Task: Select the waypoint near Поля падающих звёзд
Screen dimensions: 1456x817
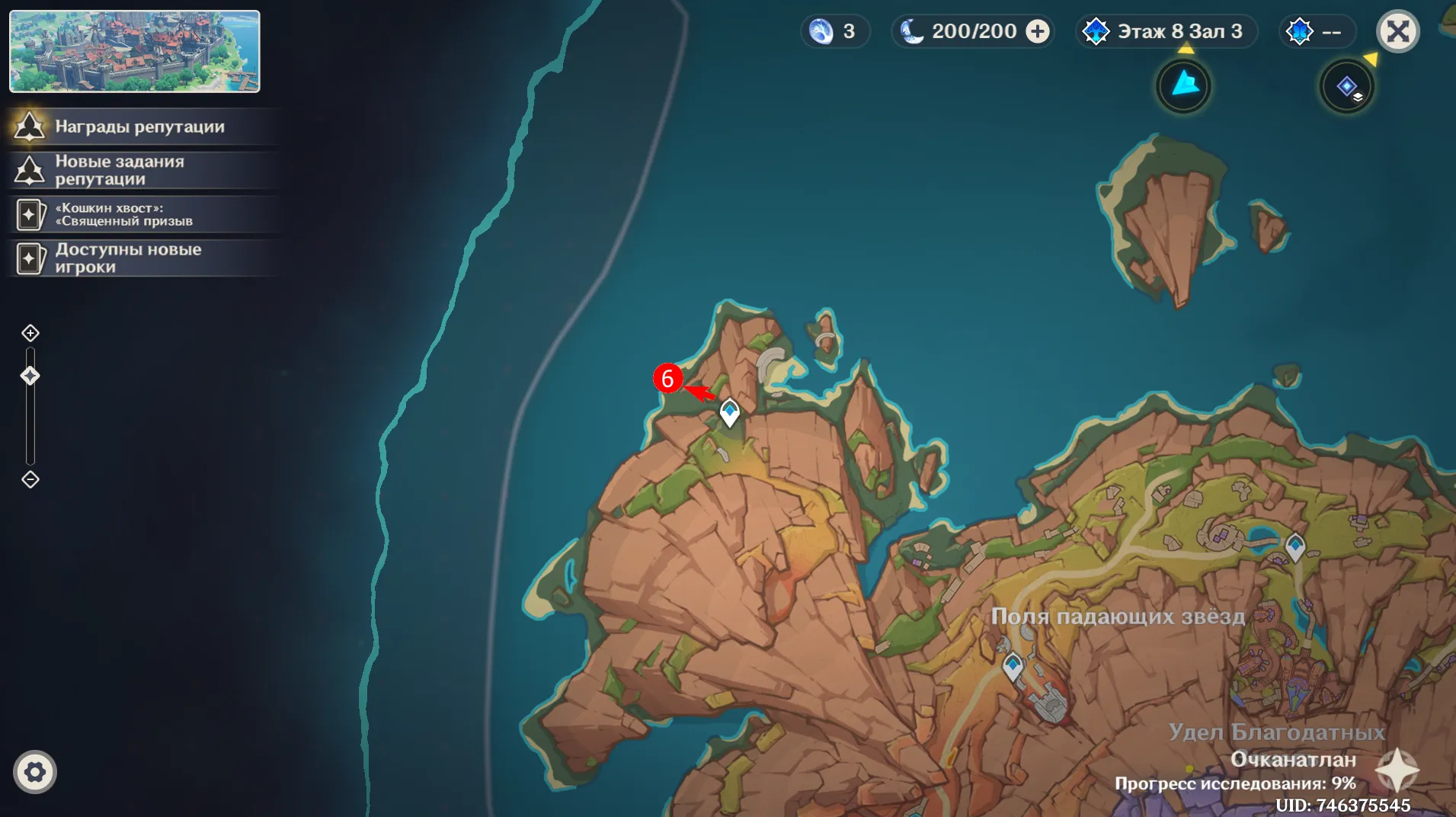Action: point(1013,666)
